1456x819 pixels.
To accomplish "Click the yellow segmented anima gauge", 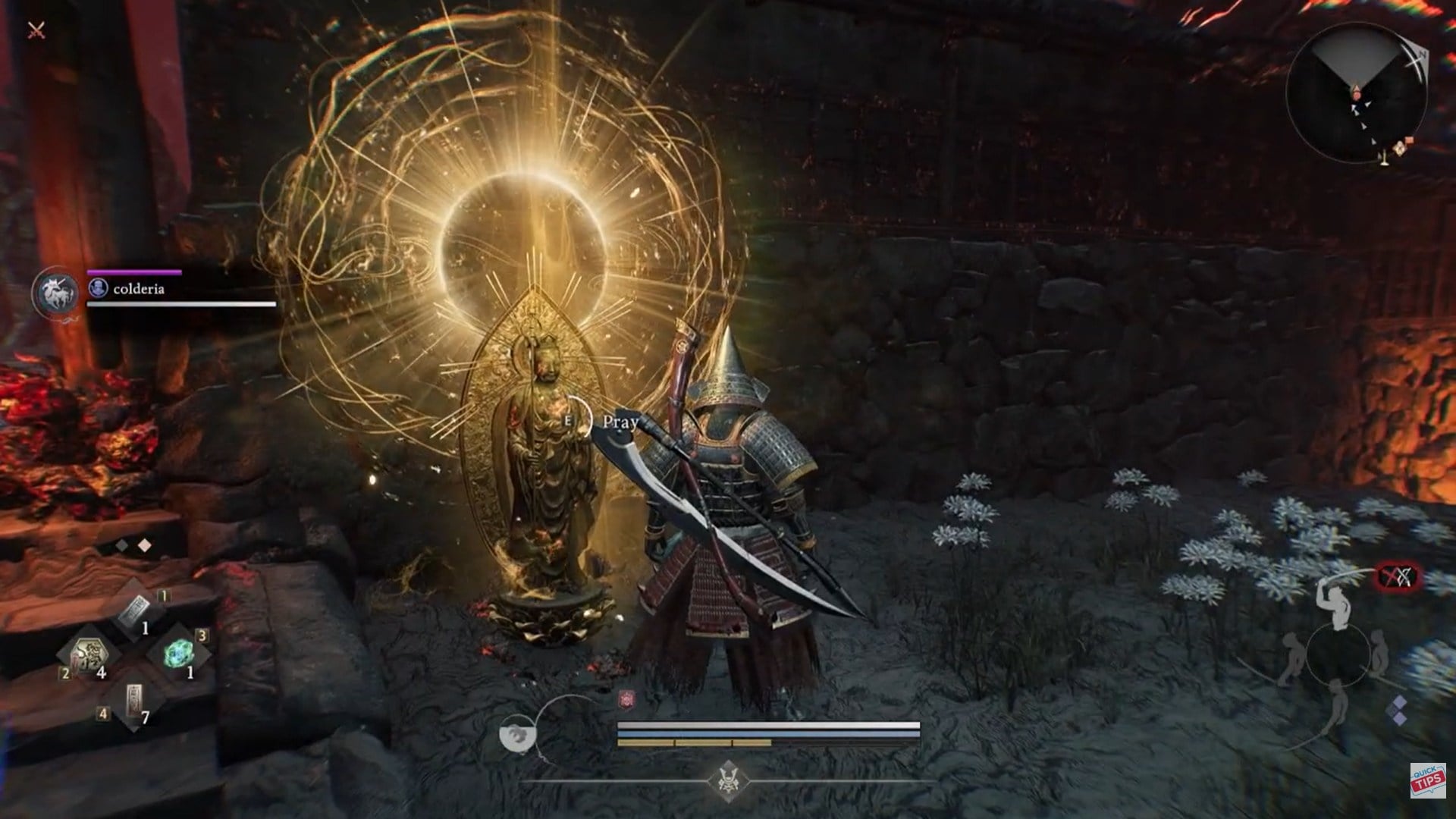I will pyautogui.click(x=694, y=742).
